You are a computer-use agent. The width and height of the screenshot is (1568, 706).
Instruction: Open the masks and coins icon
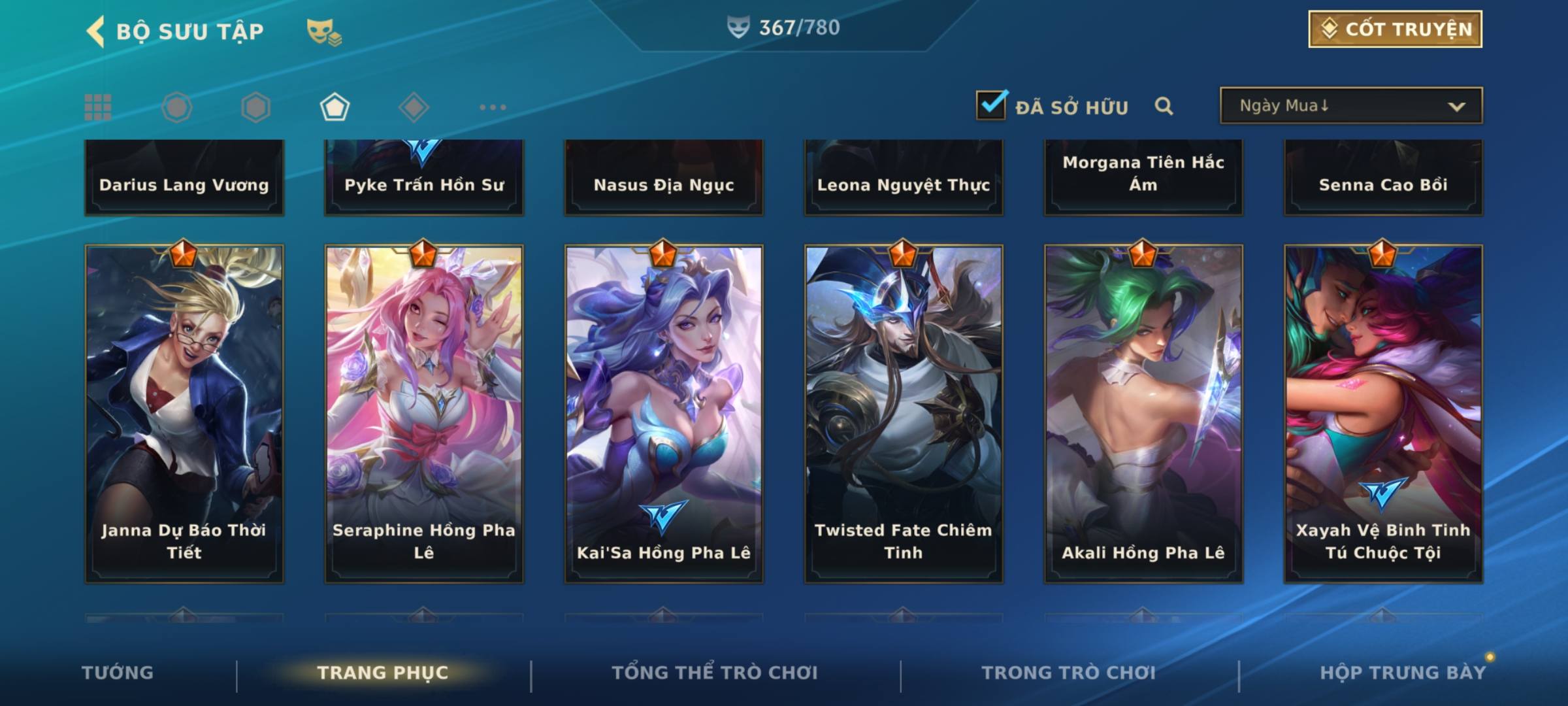click(x=324, y=32)
